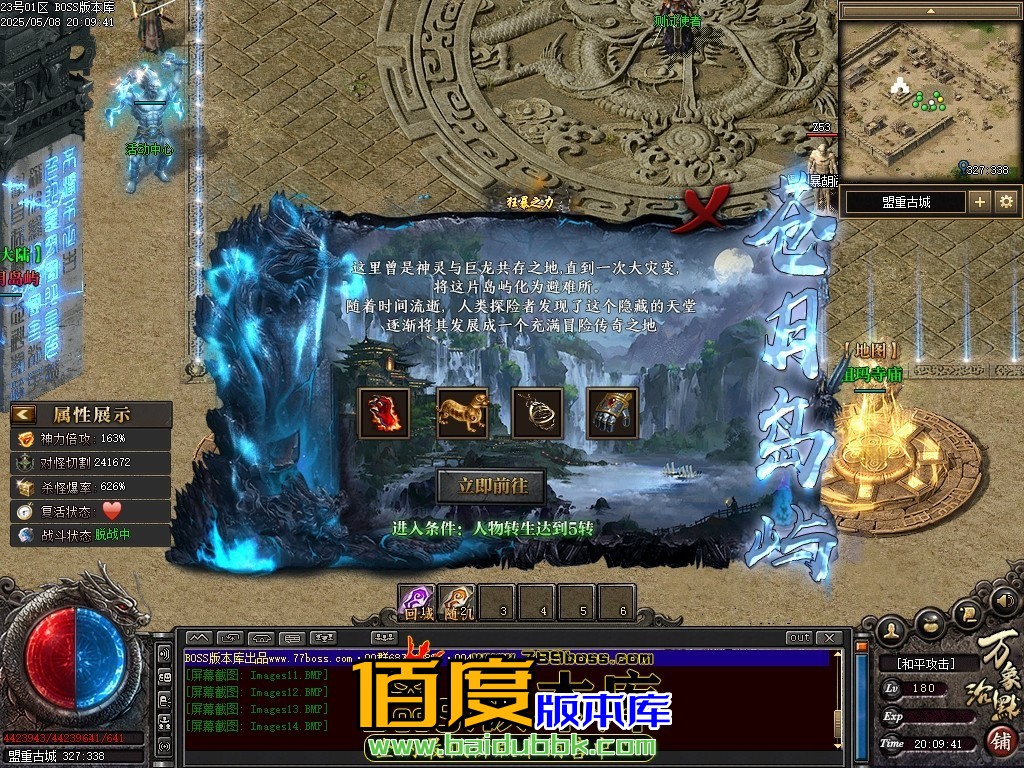Click the 活动中心 activity center label
The image size is (1024, 768).
point(149,150)
